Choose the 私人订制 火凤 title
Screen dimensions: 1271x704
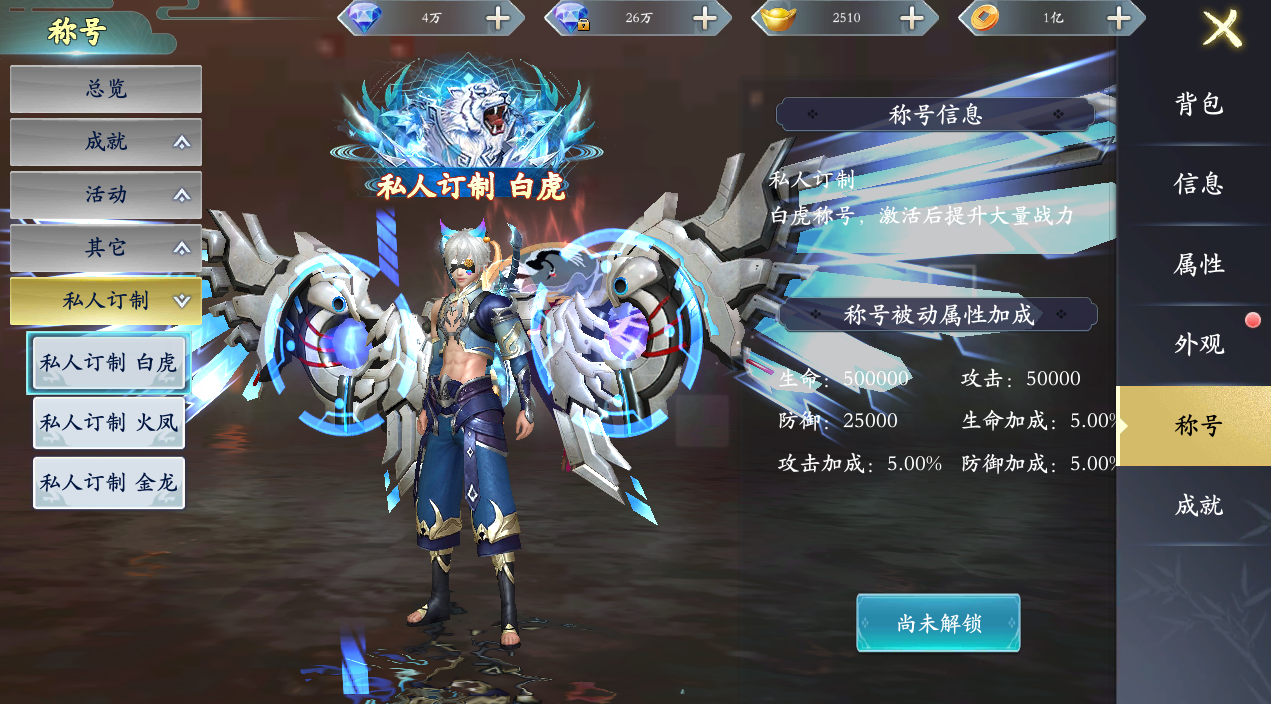(x=108, y=423)
